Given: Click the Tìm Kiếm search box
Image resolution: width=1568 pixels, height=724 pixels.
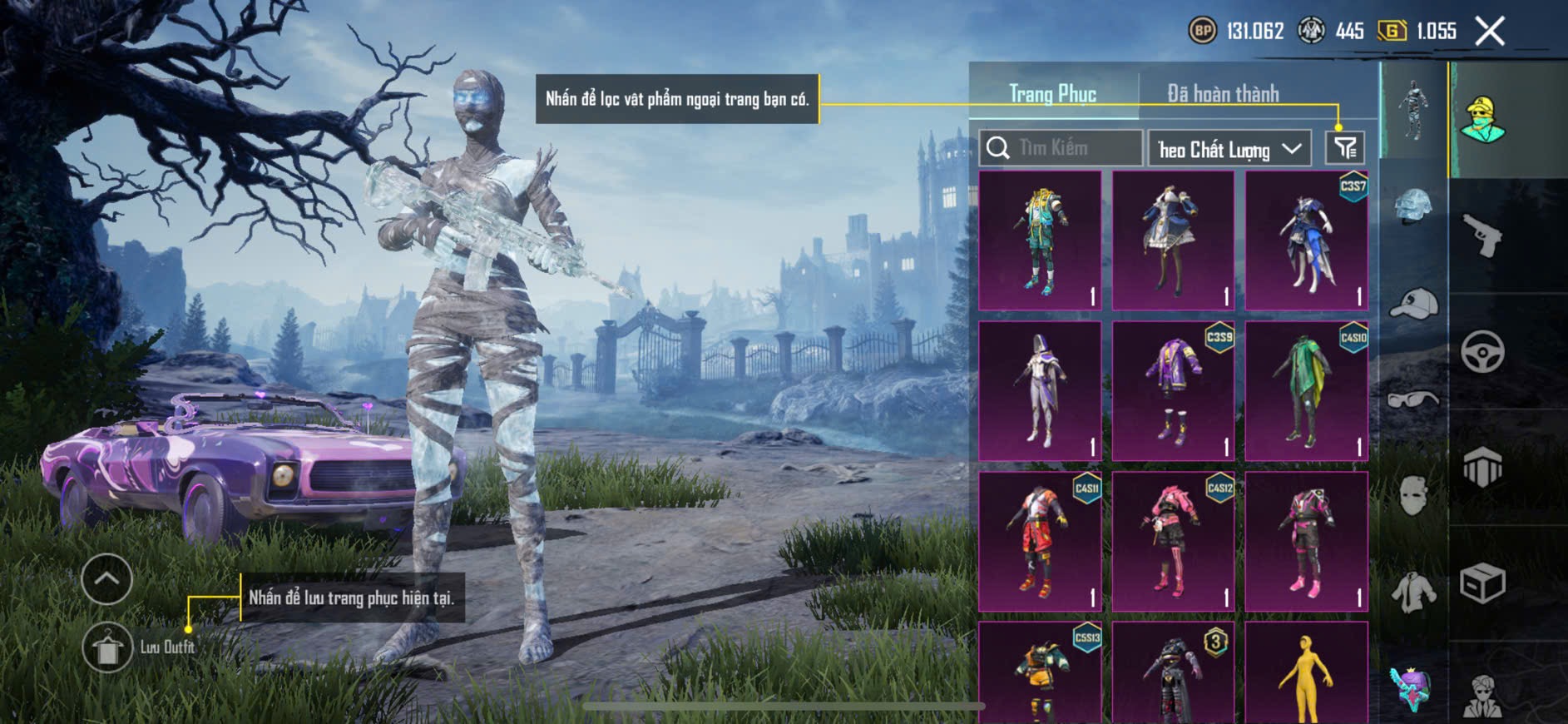Looking at the screenshot, I should (x=1061, y=148).
